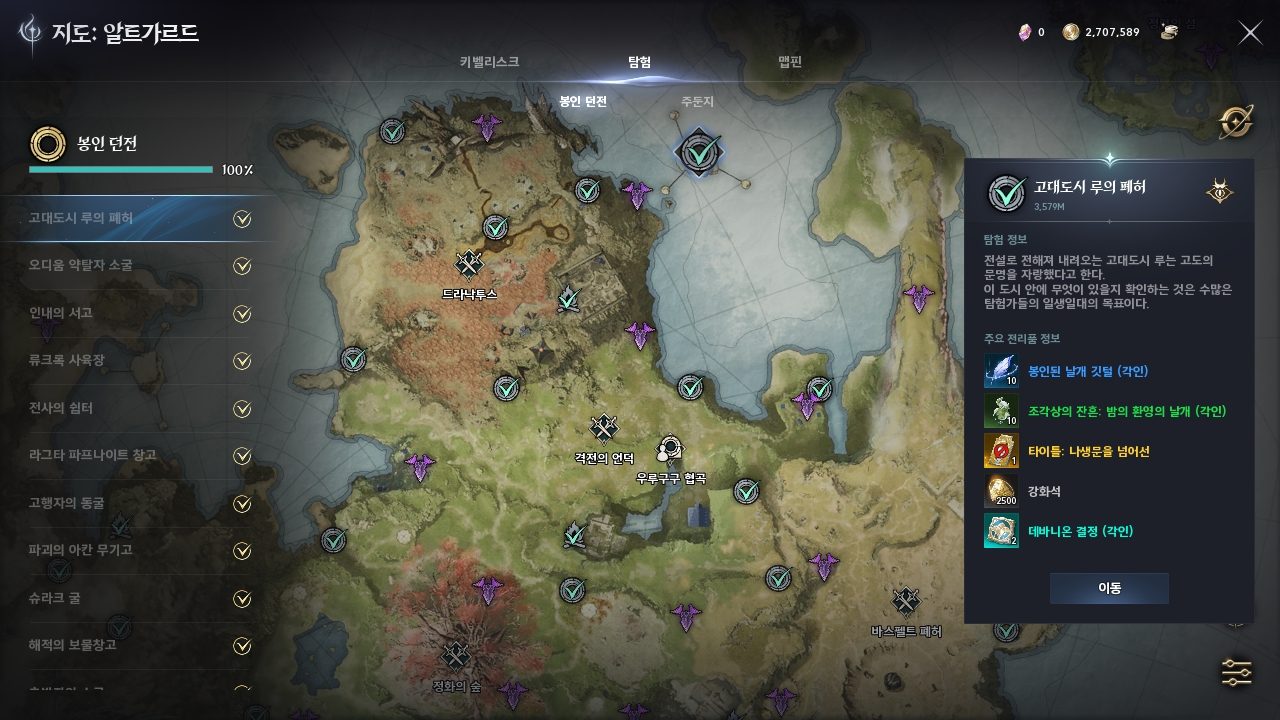1280x720 pixels.
Task: Select 오디움 약탈자 소굴 in dungeon list
Action: pos(138,266)
